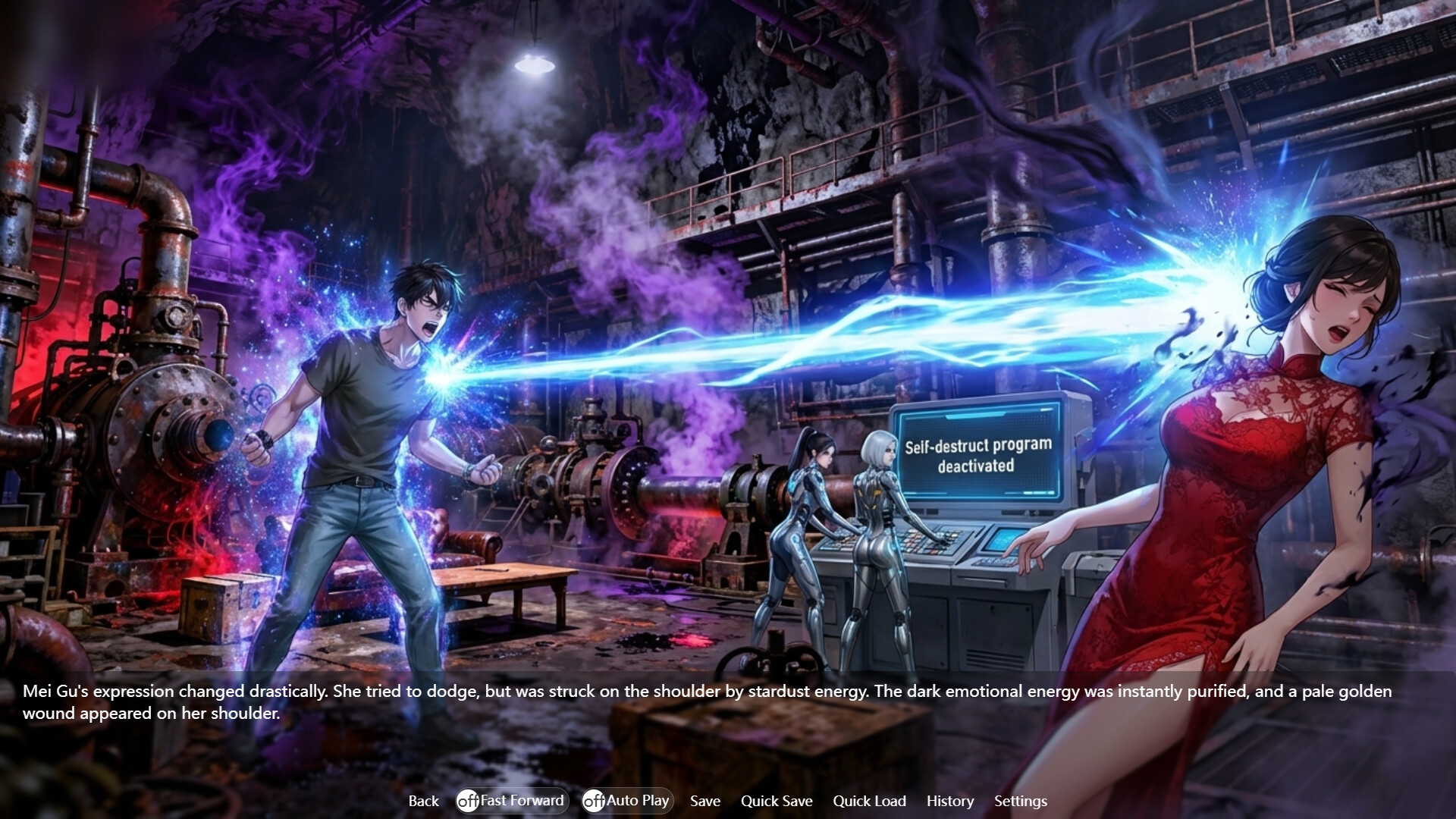Open the Save screen
The height and width of the screenshot is (819, 1456).
click(x=704, y=801)
